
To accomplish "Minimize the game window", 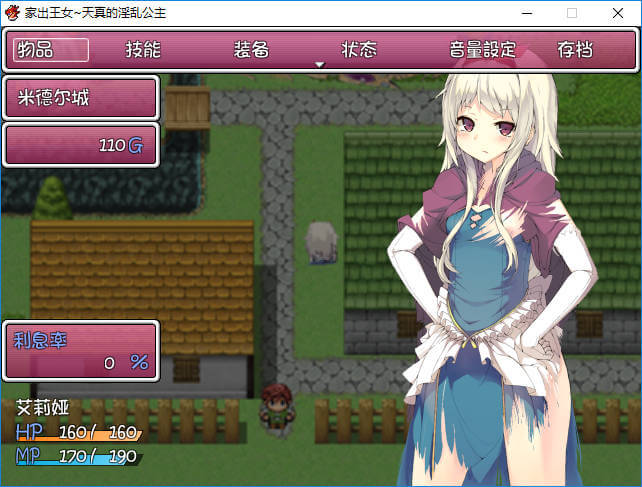I will [526, 13].
